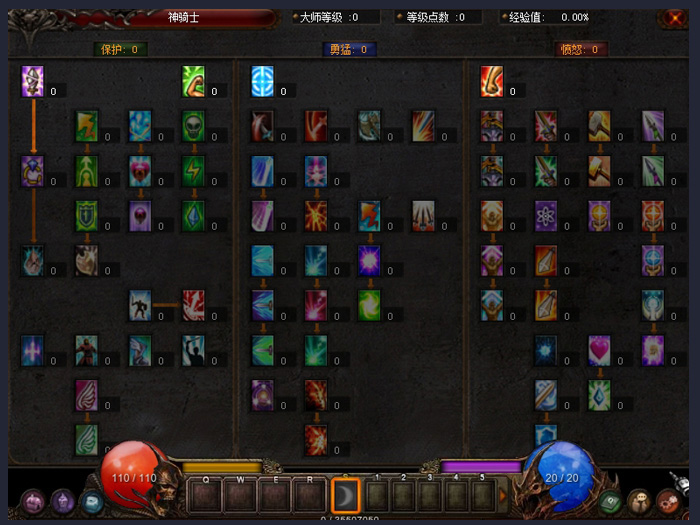Viewport: 700px width, 525px height.
Task: Select the 保护 (Protection) tree header
Action: (120, 49)
